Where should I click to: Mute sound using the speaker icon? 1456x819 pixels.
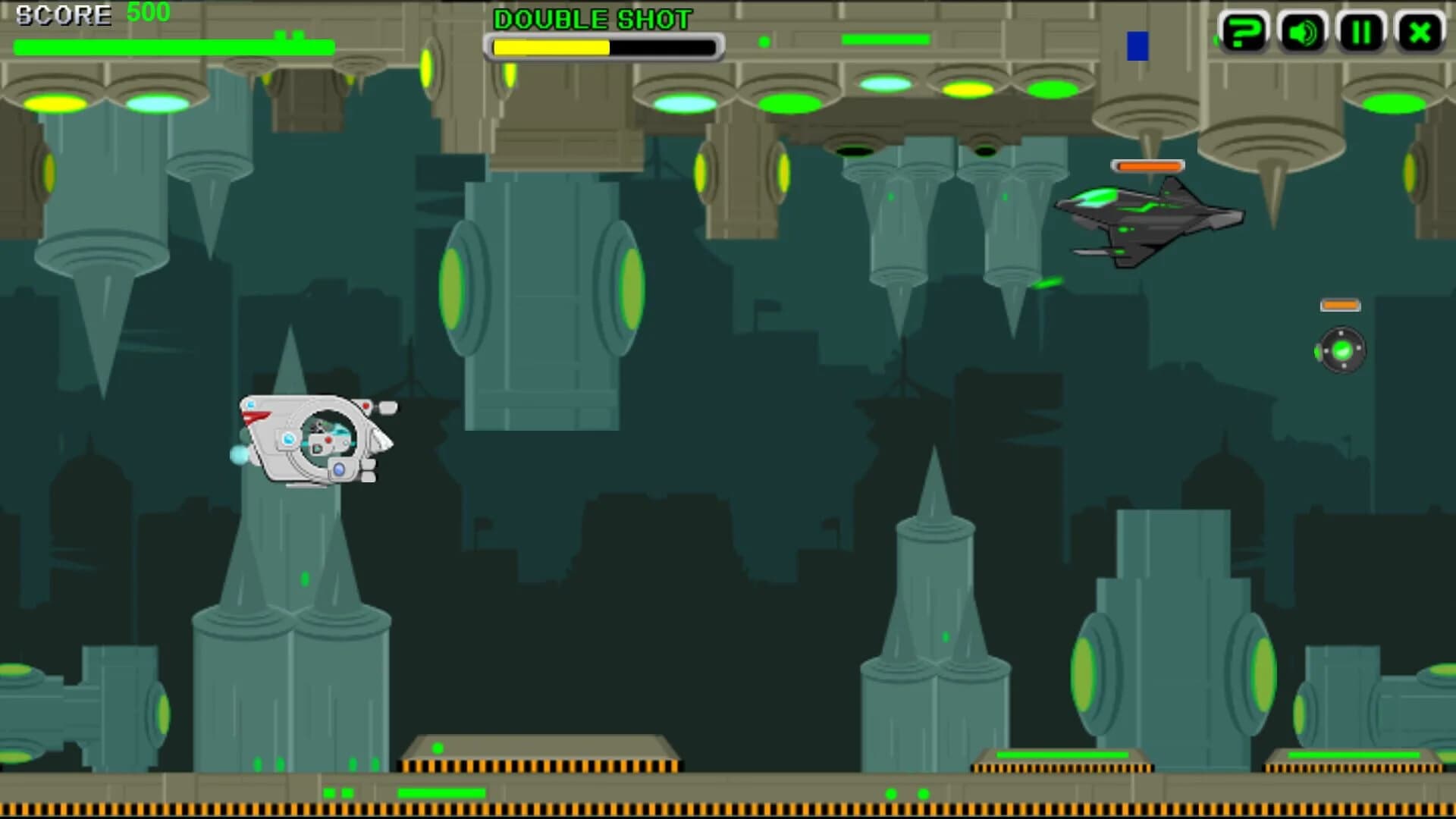pos(1302,32)
